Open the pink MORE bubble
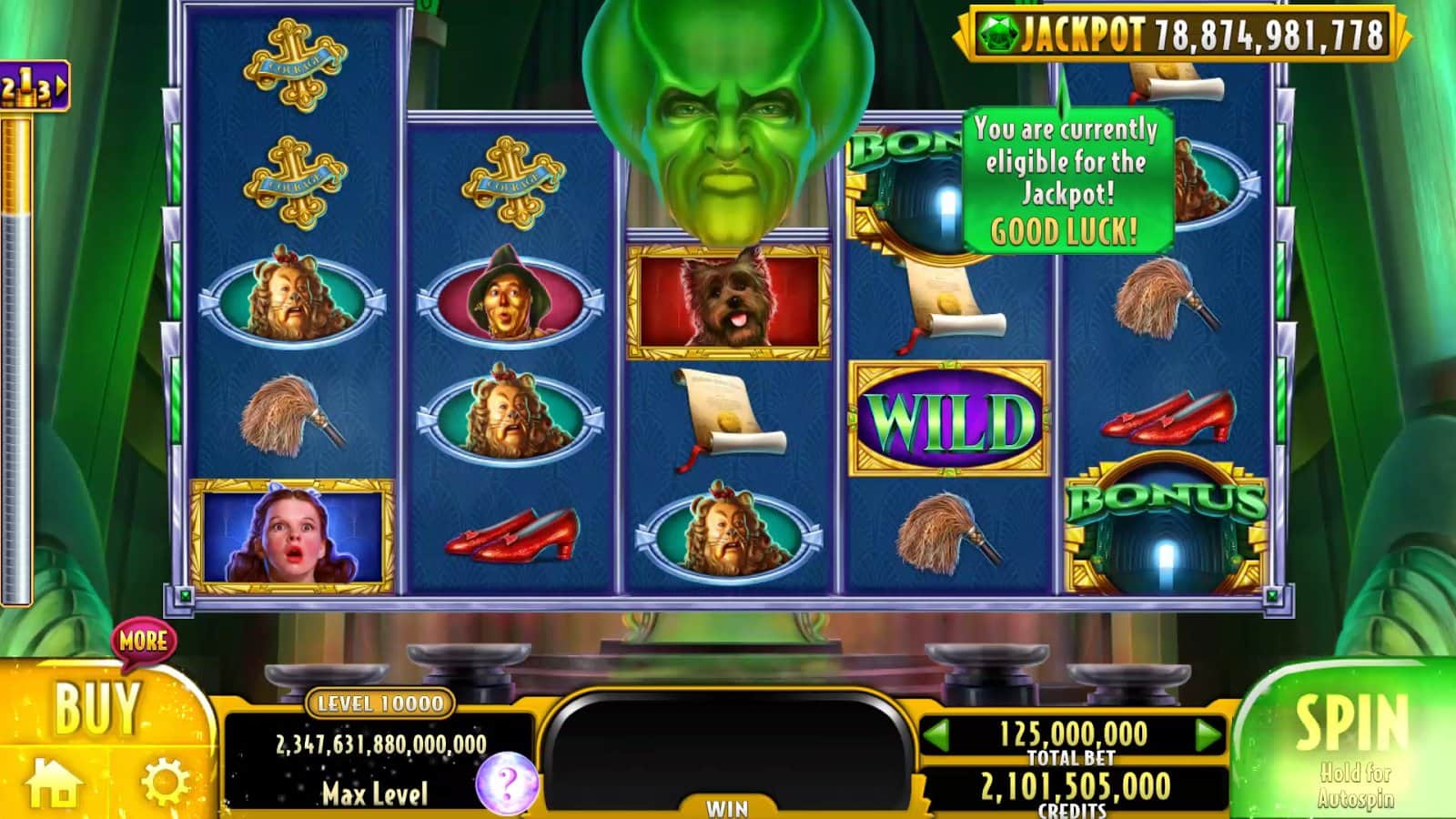The width and height of the screenshot is (1456, 819). click(143, 641)
